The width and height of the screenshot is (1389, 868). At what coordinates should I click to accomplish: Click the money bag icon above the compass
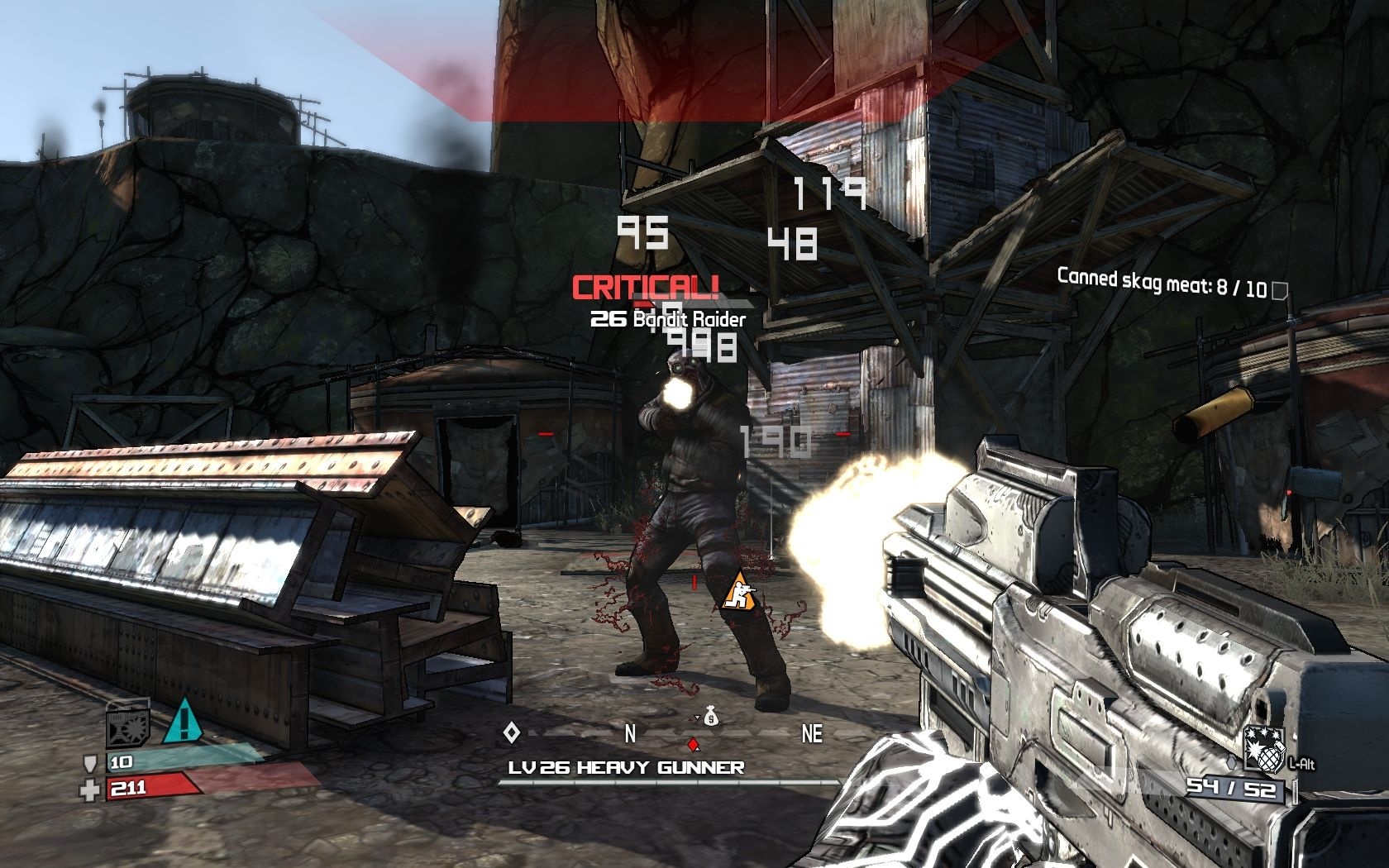[709, 720]
